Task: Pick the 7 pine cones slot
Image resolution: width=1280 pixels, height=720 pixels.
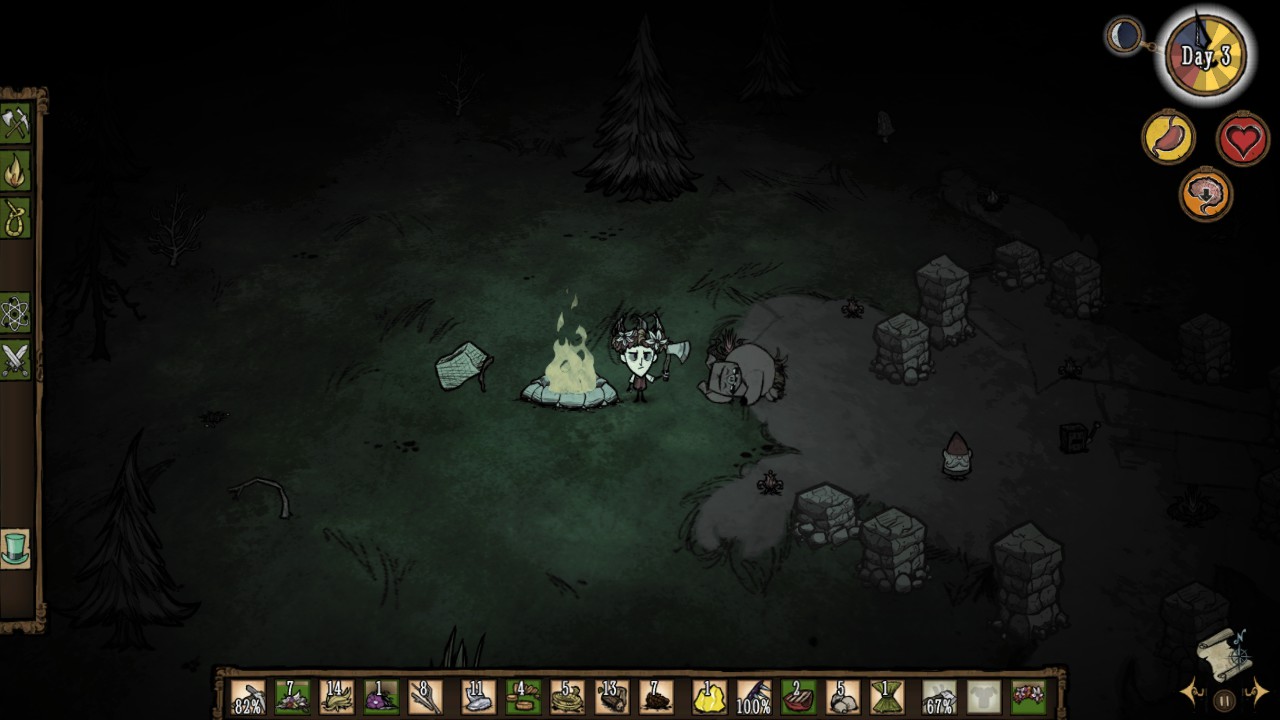Action: pos(656,696)
